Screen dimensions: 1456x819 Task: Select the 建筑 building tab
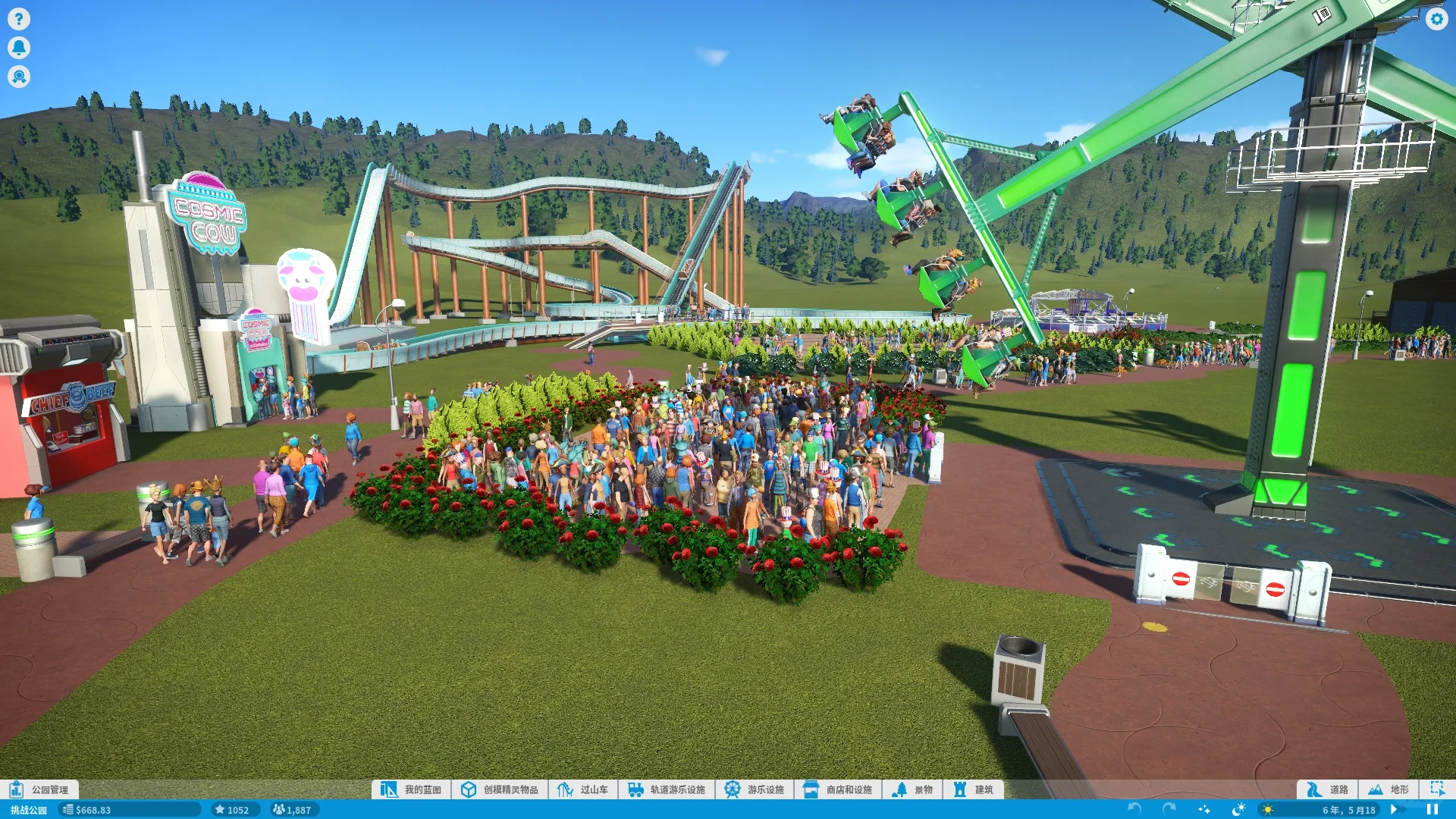(x=974, y=789)
